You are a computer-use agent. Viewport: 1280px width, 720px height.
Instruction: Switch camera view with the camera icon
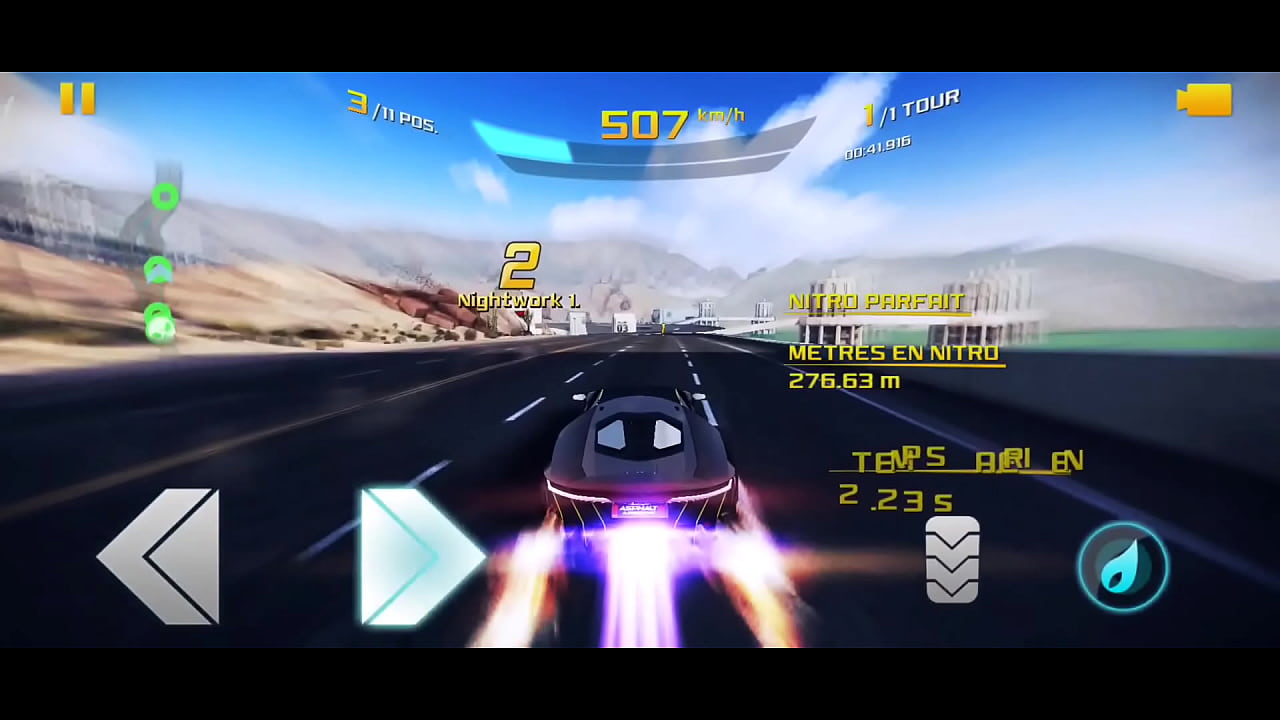coord(1204,100)
